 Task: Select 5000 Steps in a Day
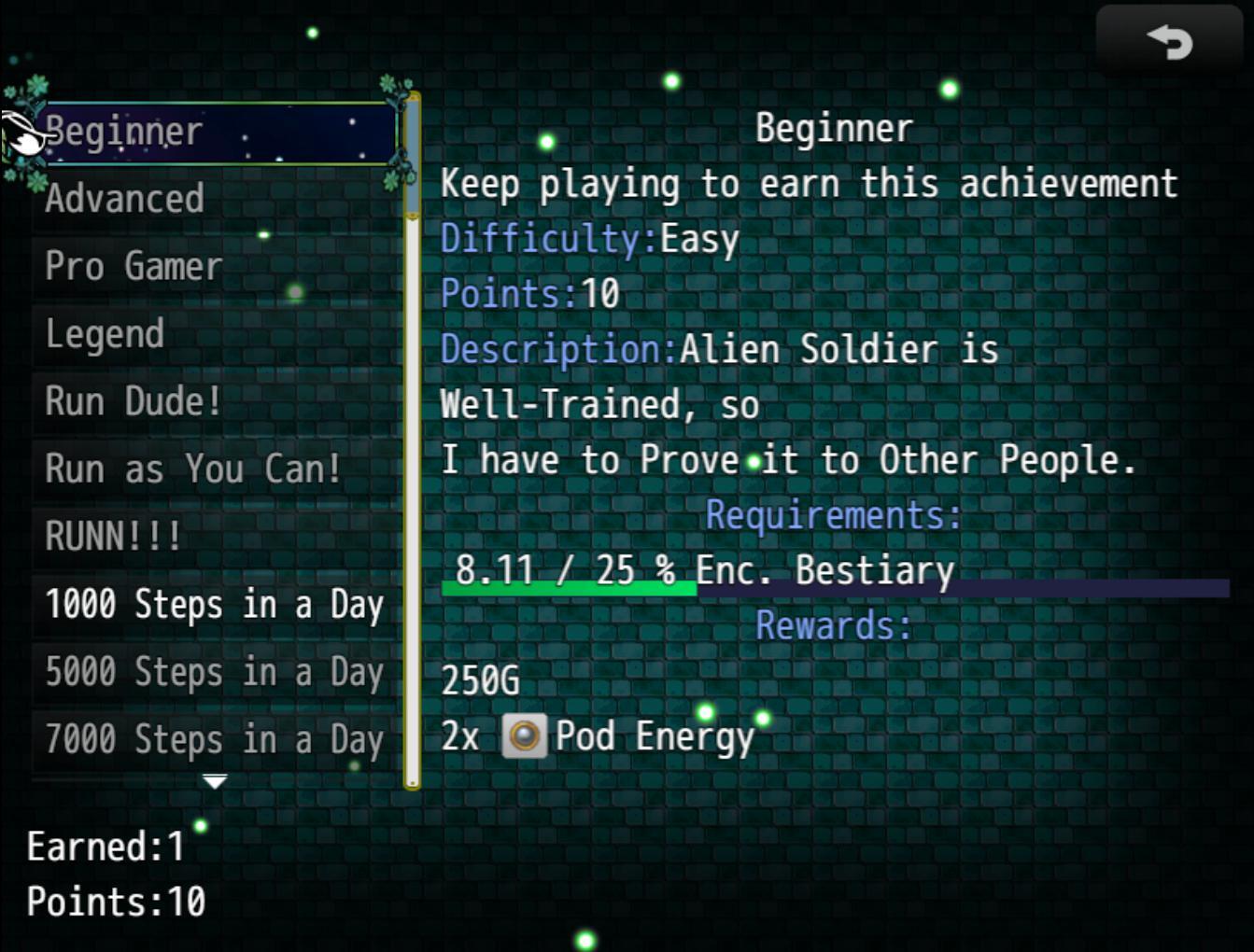point(217,672)
